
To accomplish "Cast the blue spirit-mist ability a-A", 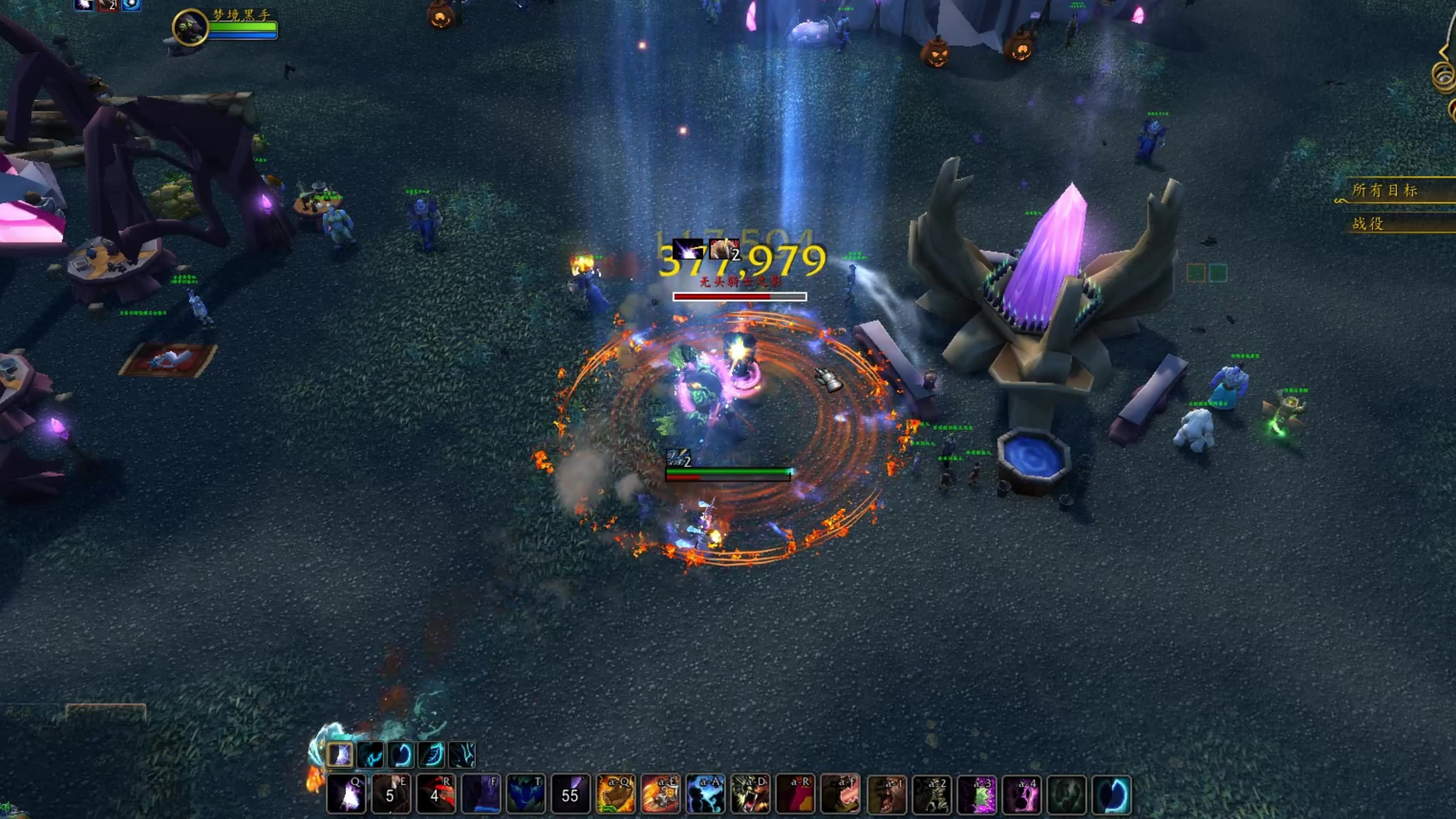I will [x=705, y=794].
